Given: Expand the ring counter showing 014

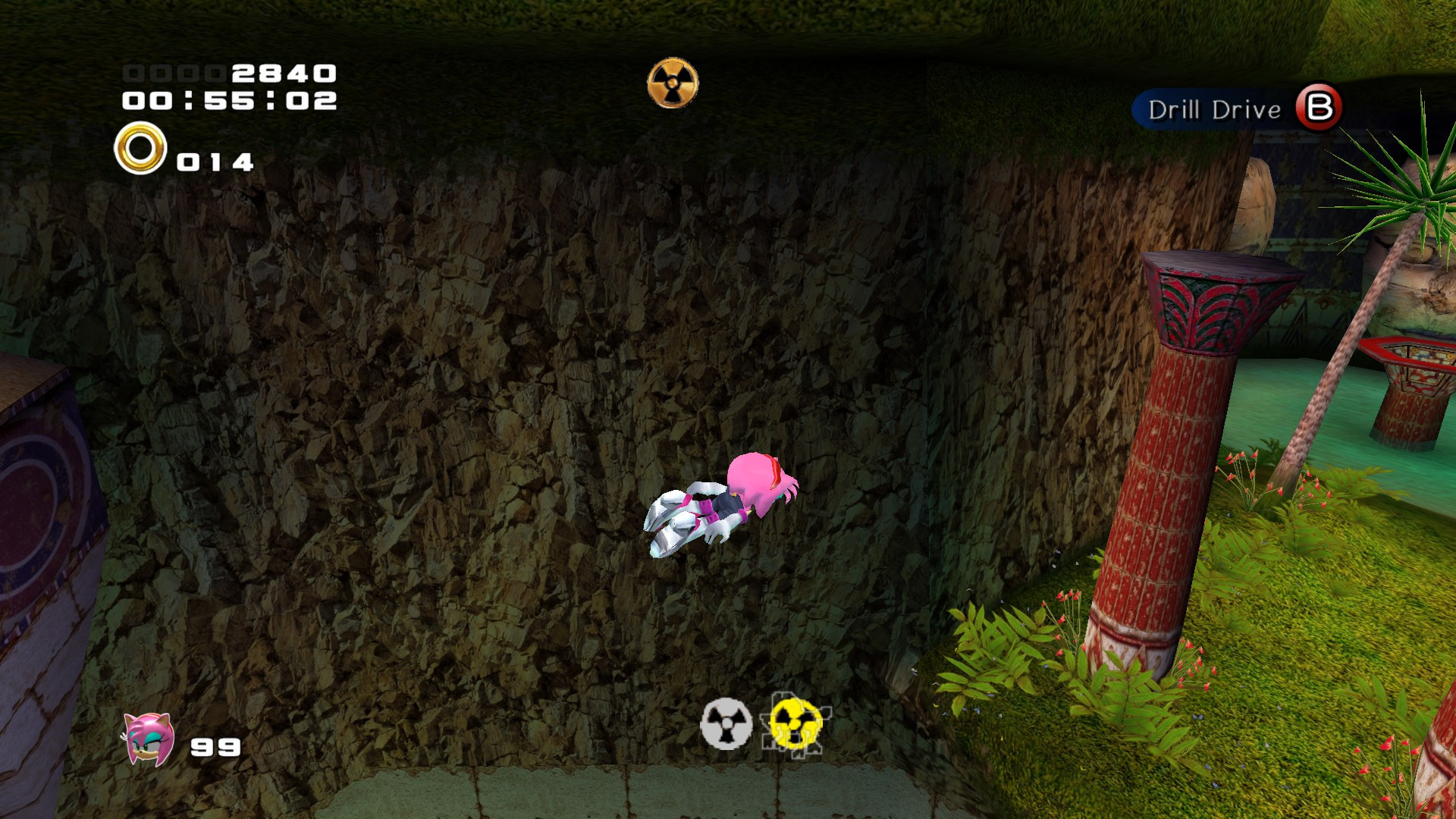Looking at the screenshot, I should point(215,161).
